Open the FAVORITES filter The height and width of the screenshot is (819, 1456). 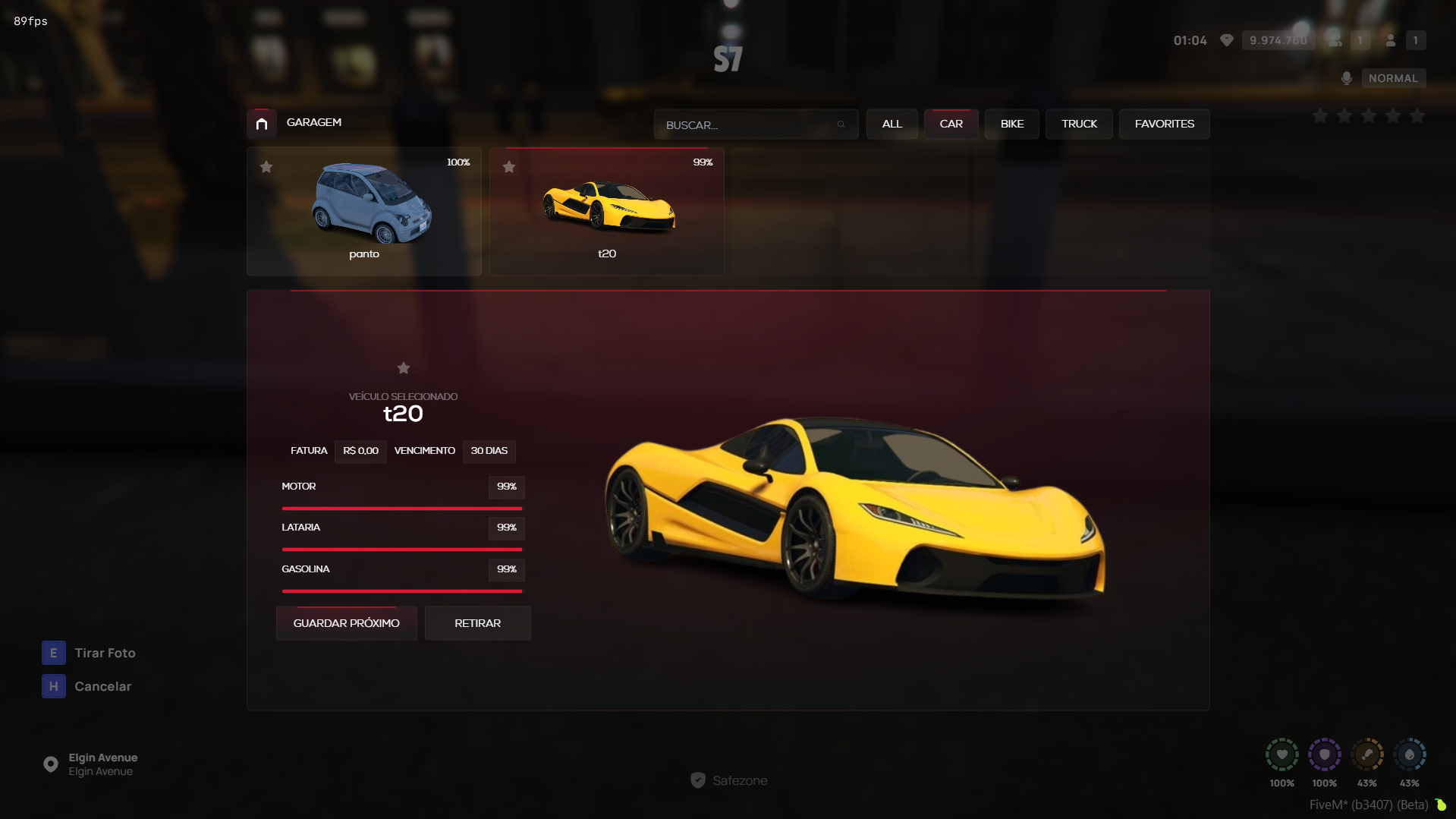[1164, 124]
